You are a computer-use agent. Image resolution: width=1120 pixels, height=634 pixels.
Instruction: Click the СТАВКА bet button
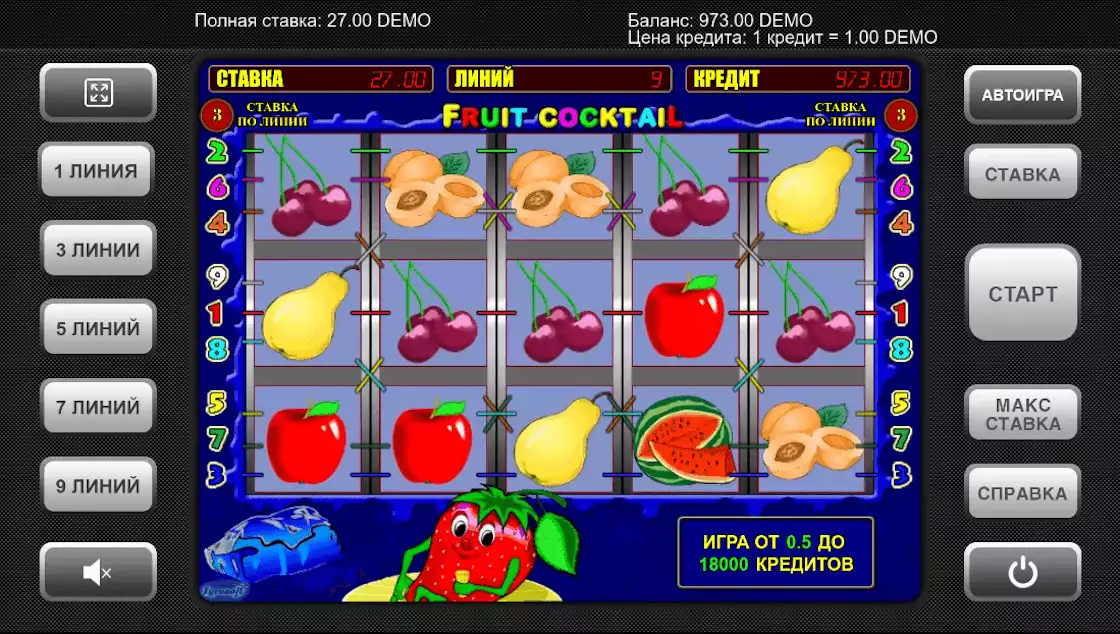pos(1022,174)
